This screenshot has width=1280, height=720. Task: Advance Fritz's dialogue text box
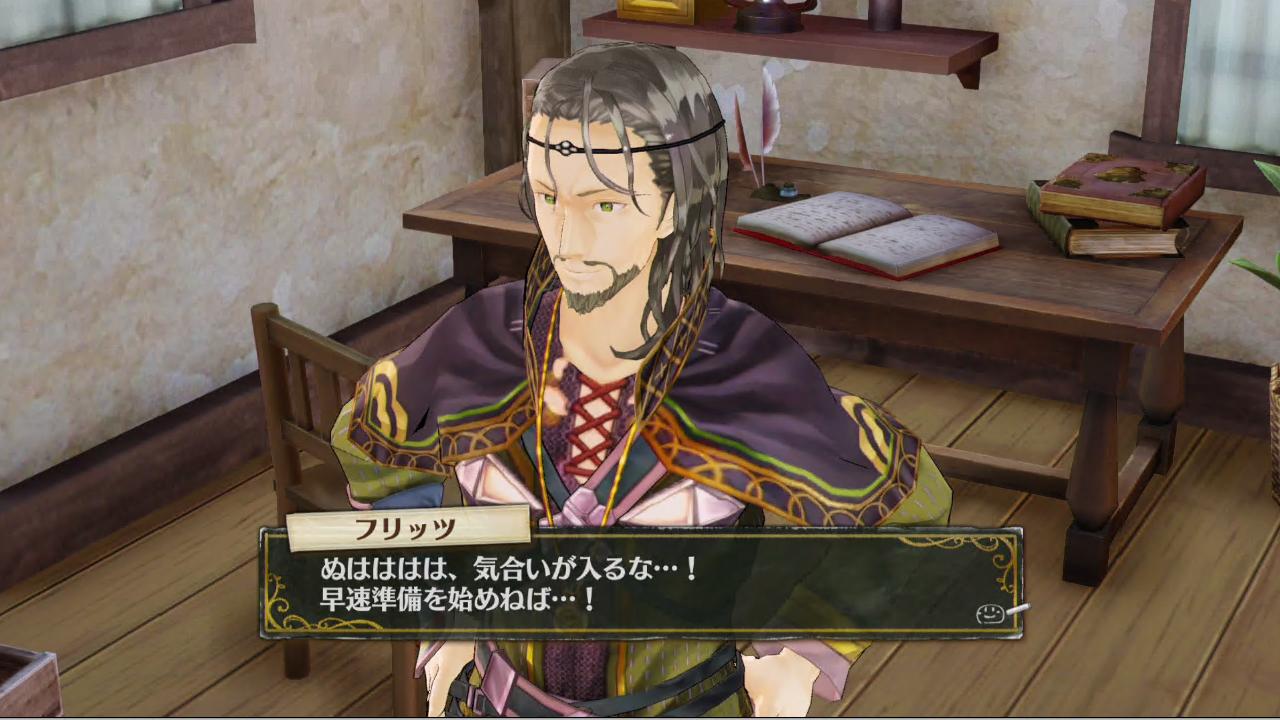point(640,585)
